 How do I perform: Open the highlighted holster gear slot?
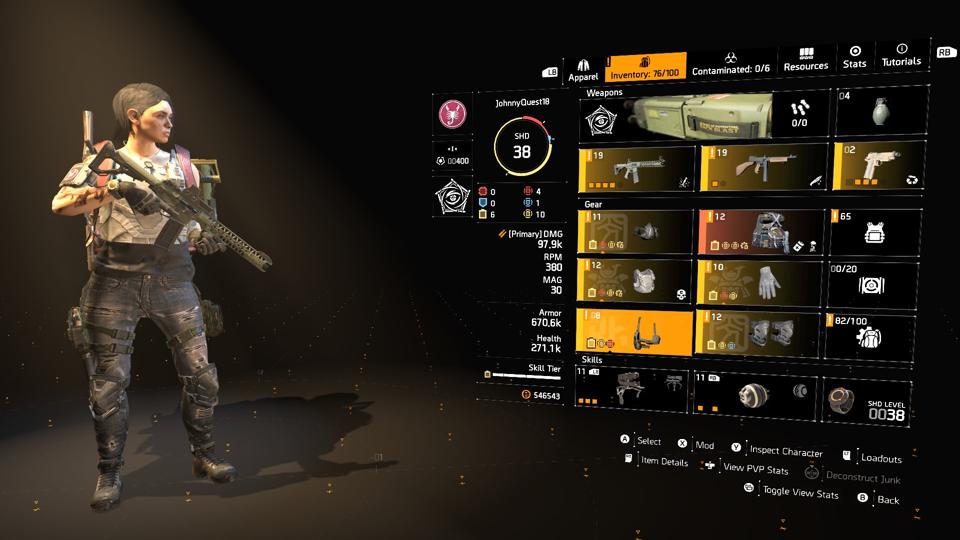click(x=635, y=334)
